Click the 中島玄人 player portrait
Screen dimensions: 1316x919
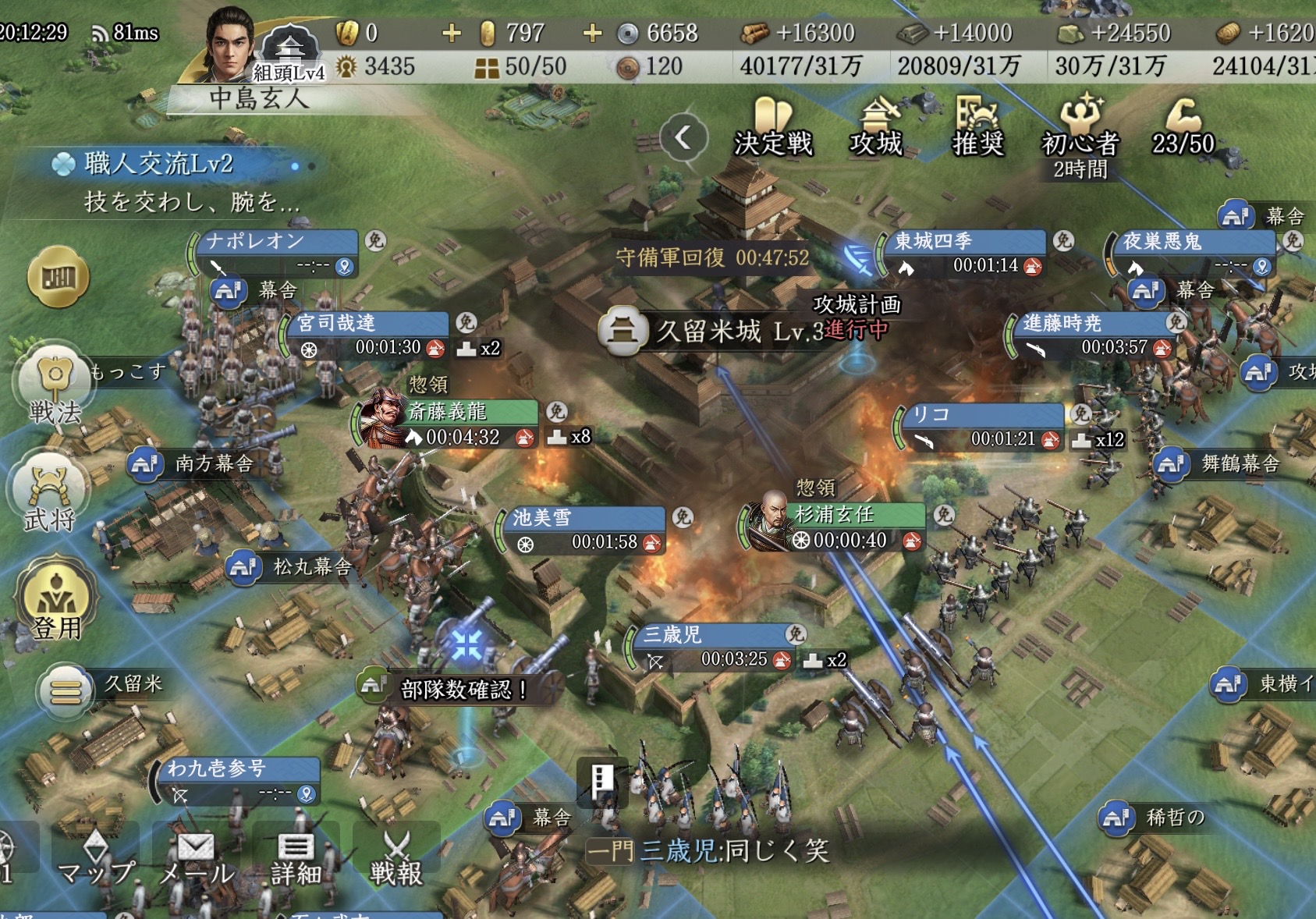pos(229,45)
